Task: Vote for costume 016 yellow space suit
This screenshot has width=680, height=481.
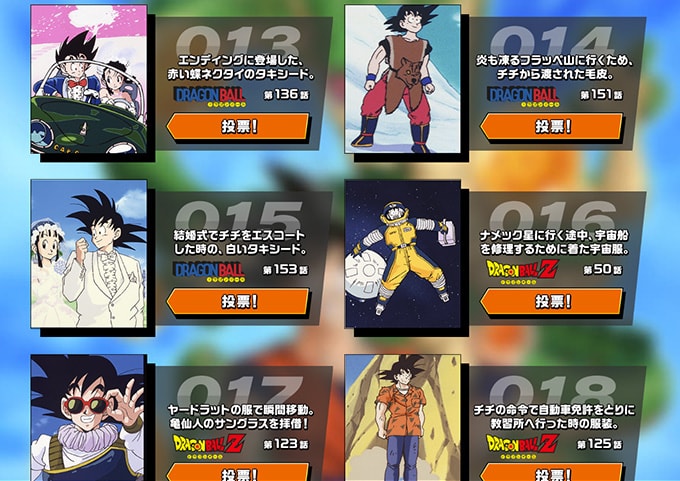Action: coord(552,301)
